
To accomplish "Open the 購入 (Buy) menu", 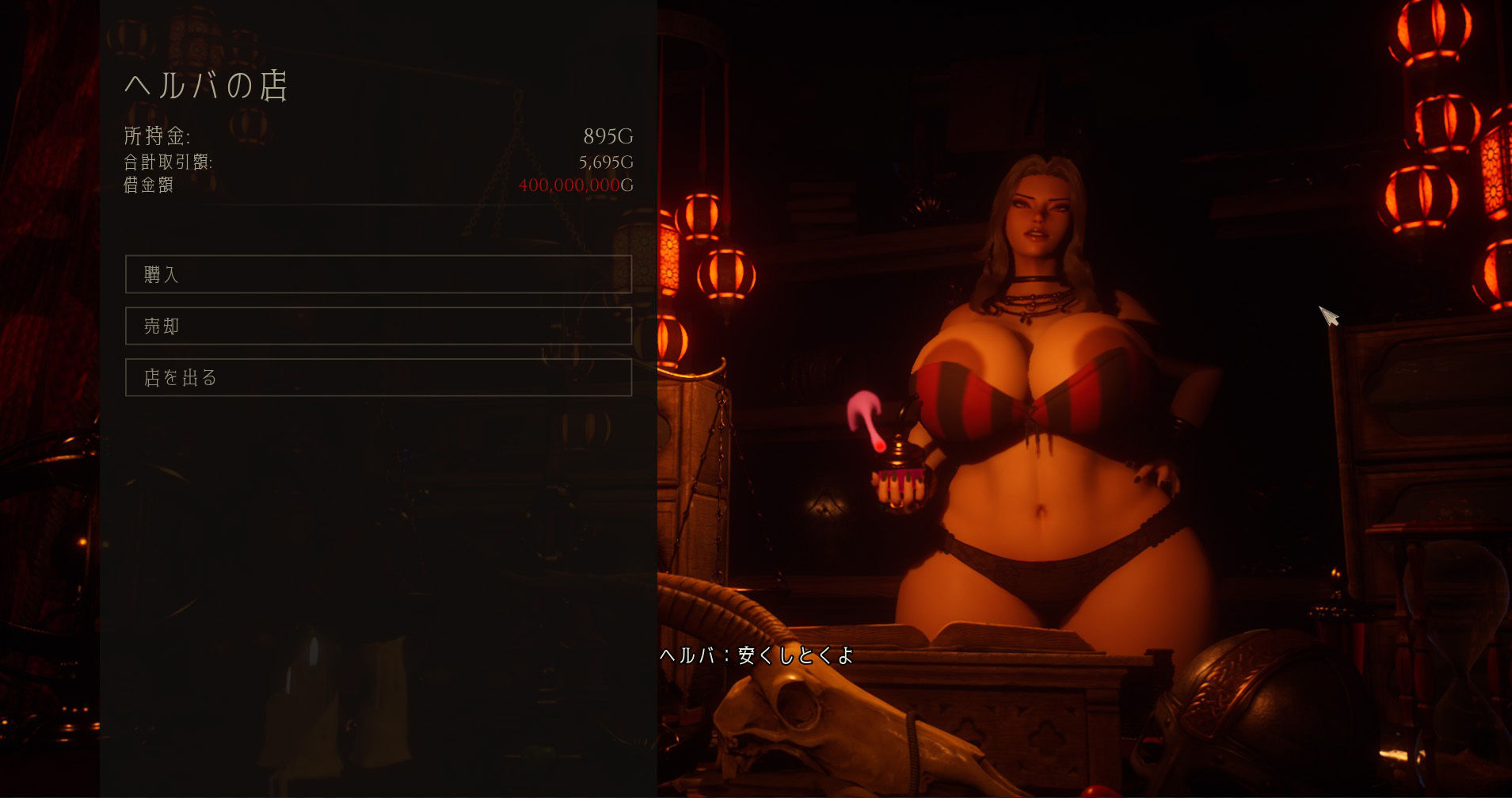I will click(x=378, y=274).
